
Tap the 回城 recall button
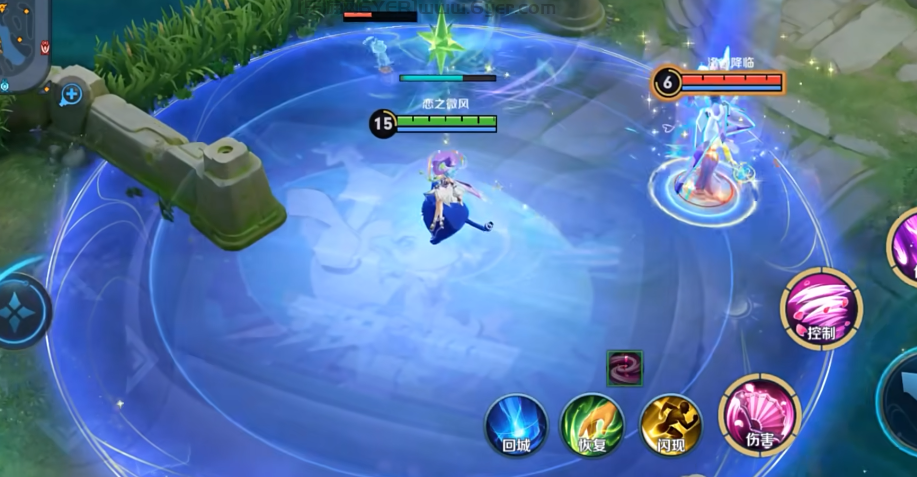click(x=516, y=424)
